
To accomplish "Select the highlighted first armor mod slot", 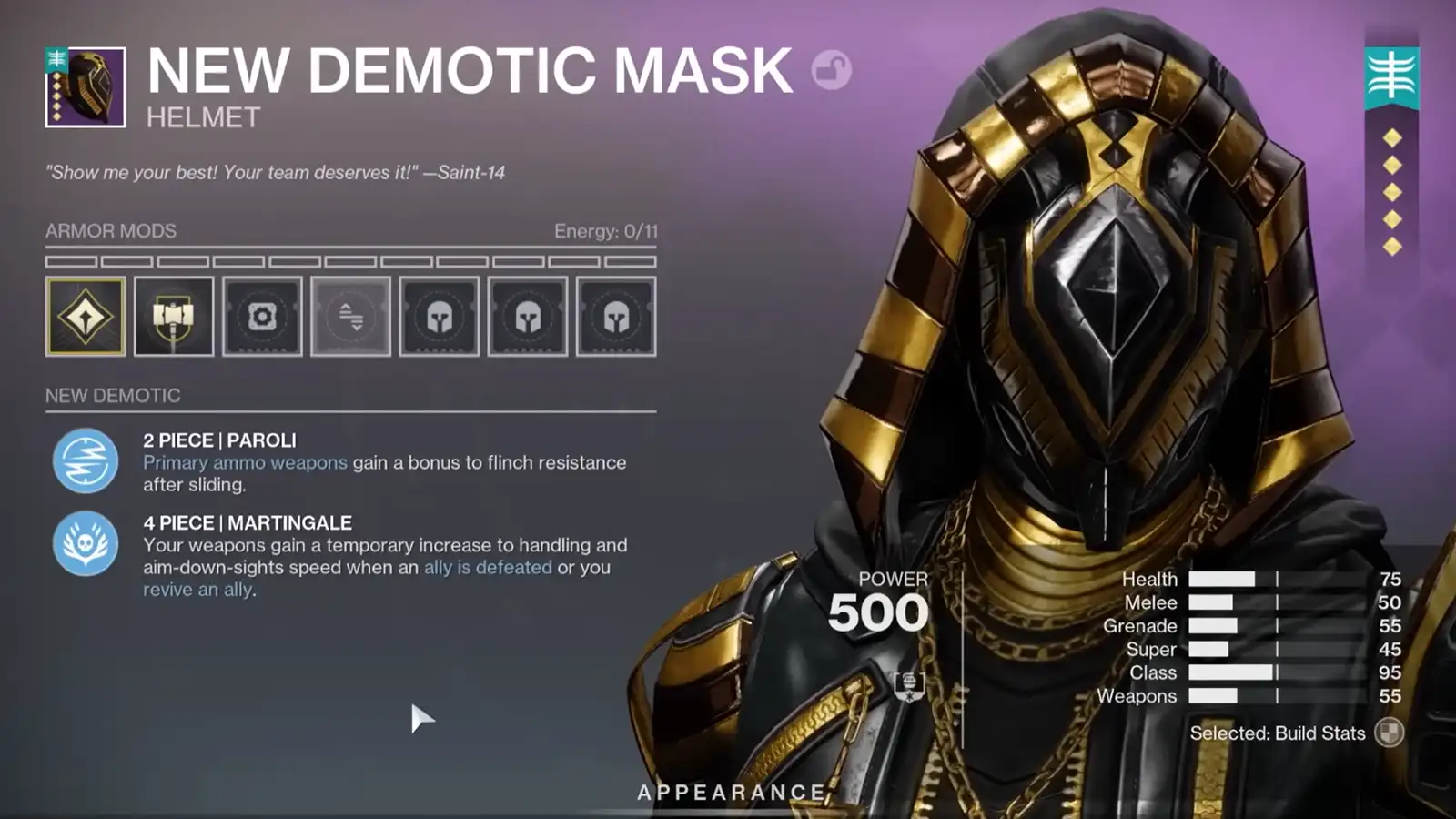I will tap(86, 314).
